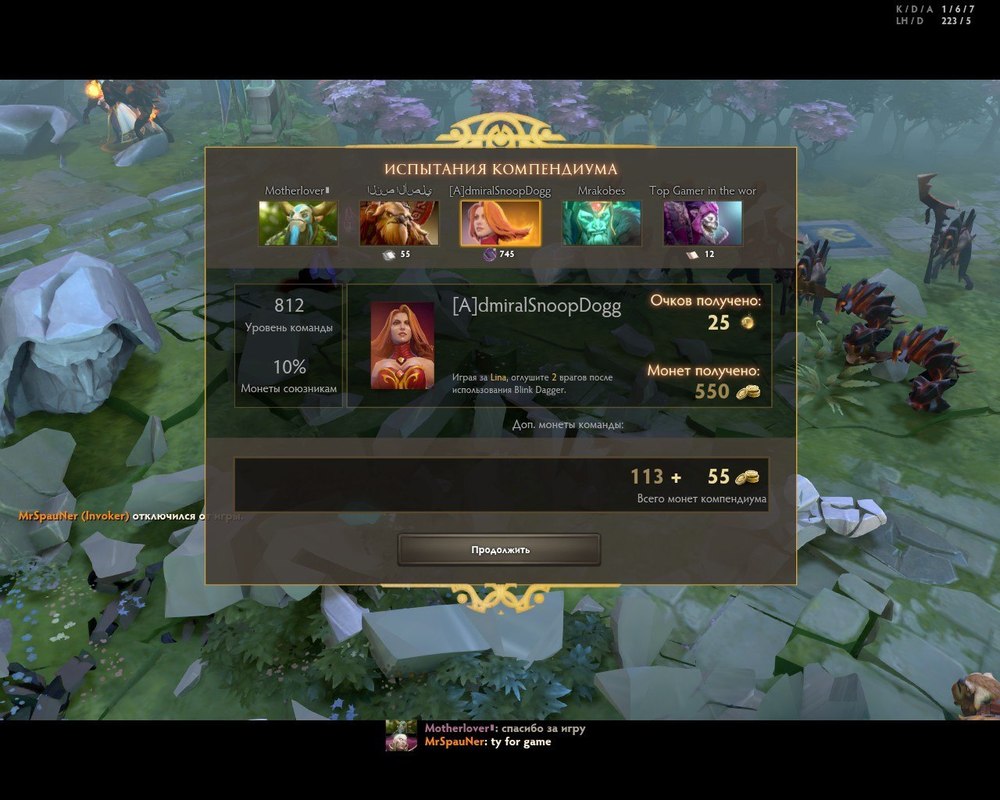Select [A]dmiralSnoopDogg's Lina portrait tile
Screen dimensions: 1000x800
(500, 223)
